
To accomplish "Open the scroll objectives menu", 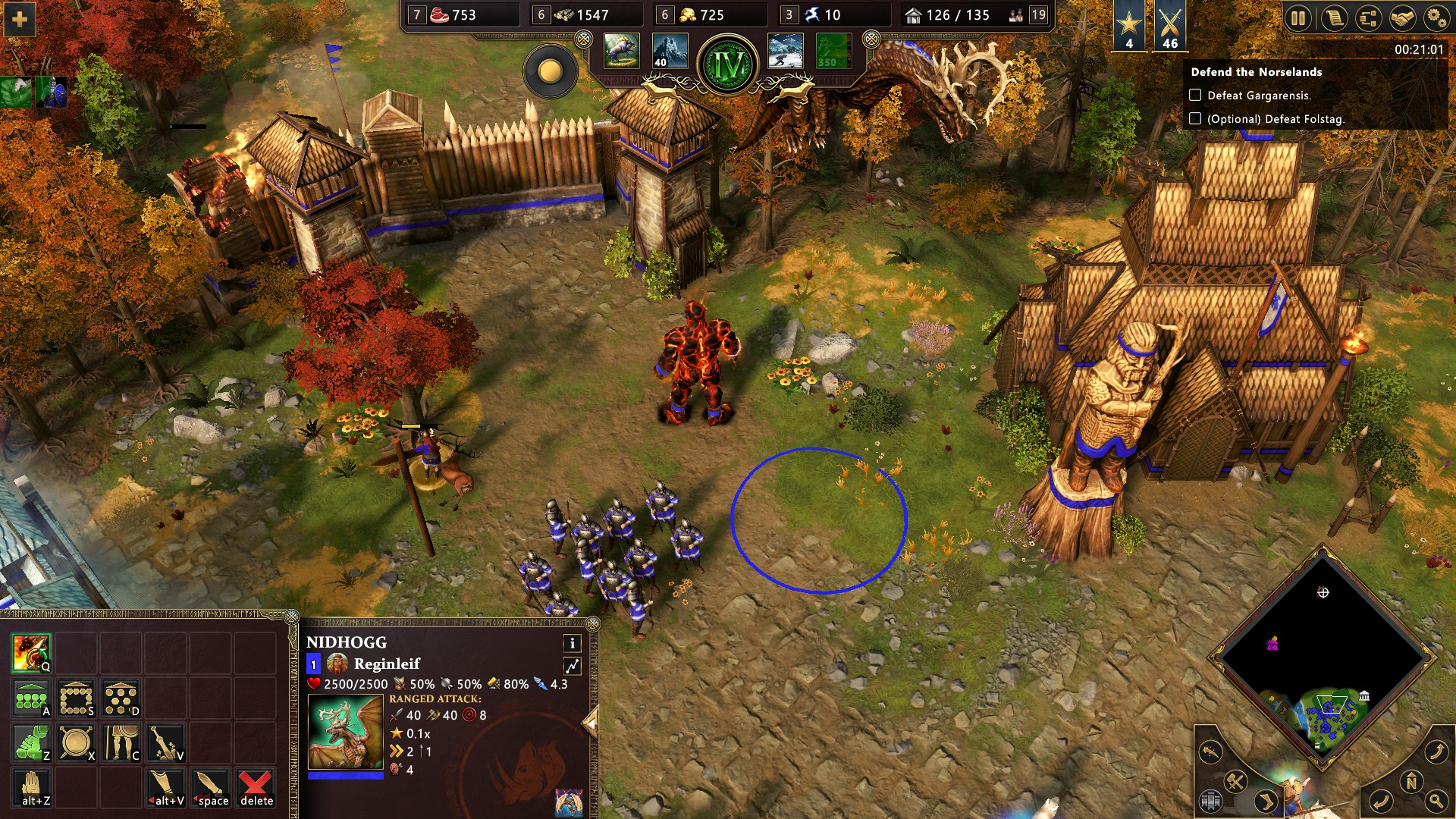I will point(1333,18).
